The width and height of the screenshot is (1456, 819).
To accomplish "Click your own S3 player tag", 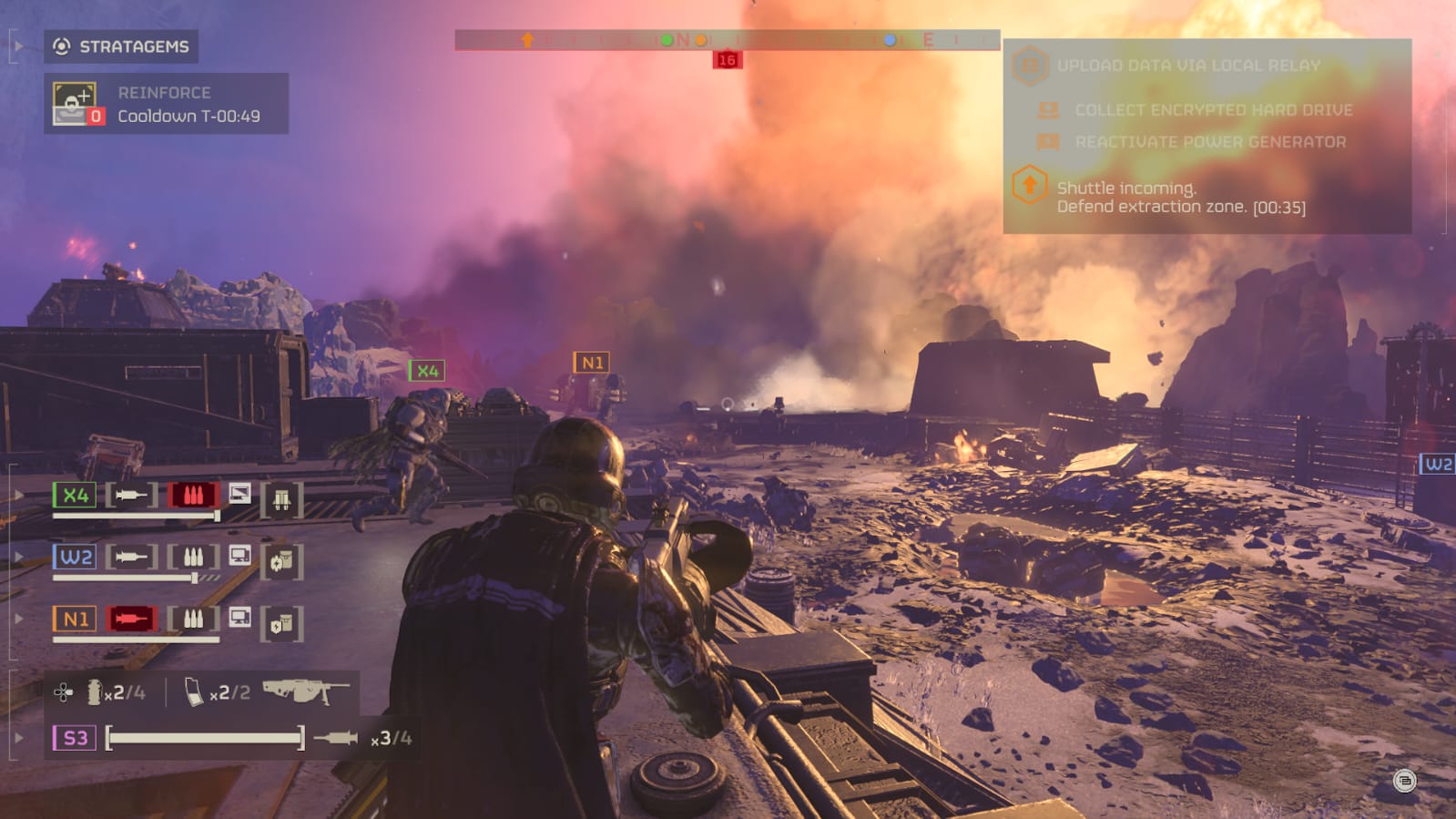I will tap(75, 738).
